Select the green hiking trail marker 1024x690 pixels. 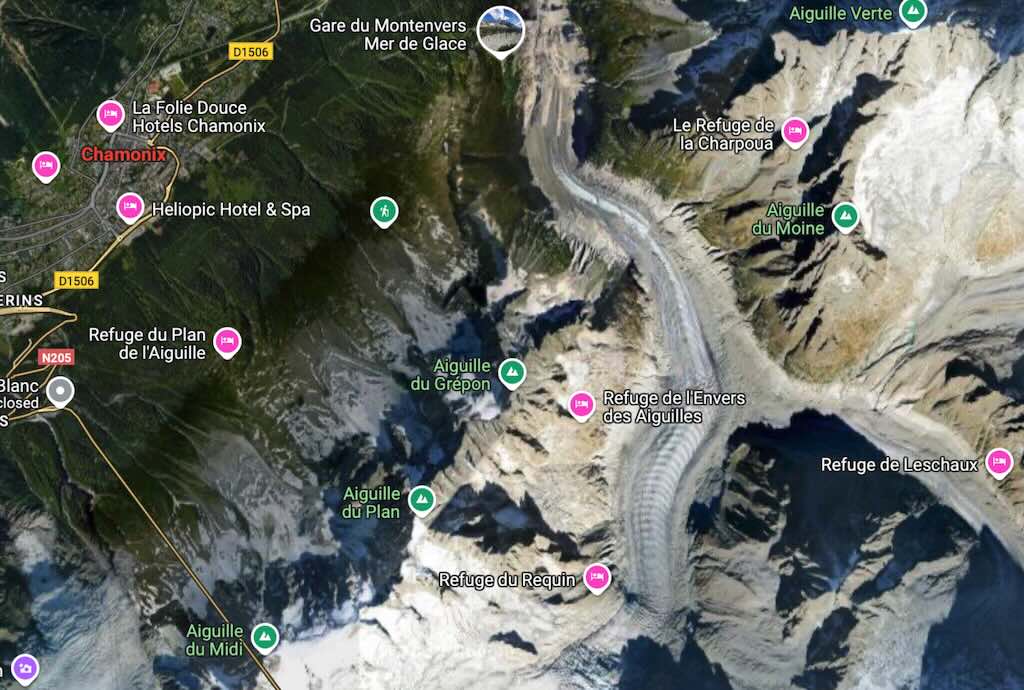[384, 211]
